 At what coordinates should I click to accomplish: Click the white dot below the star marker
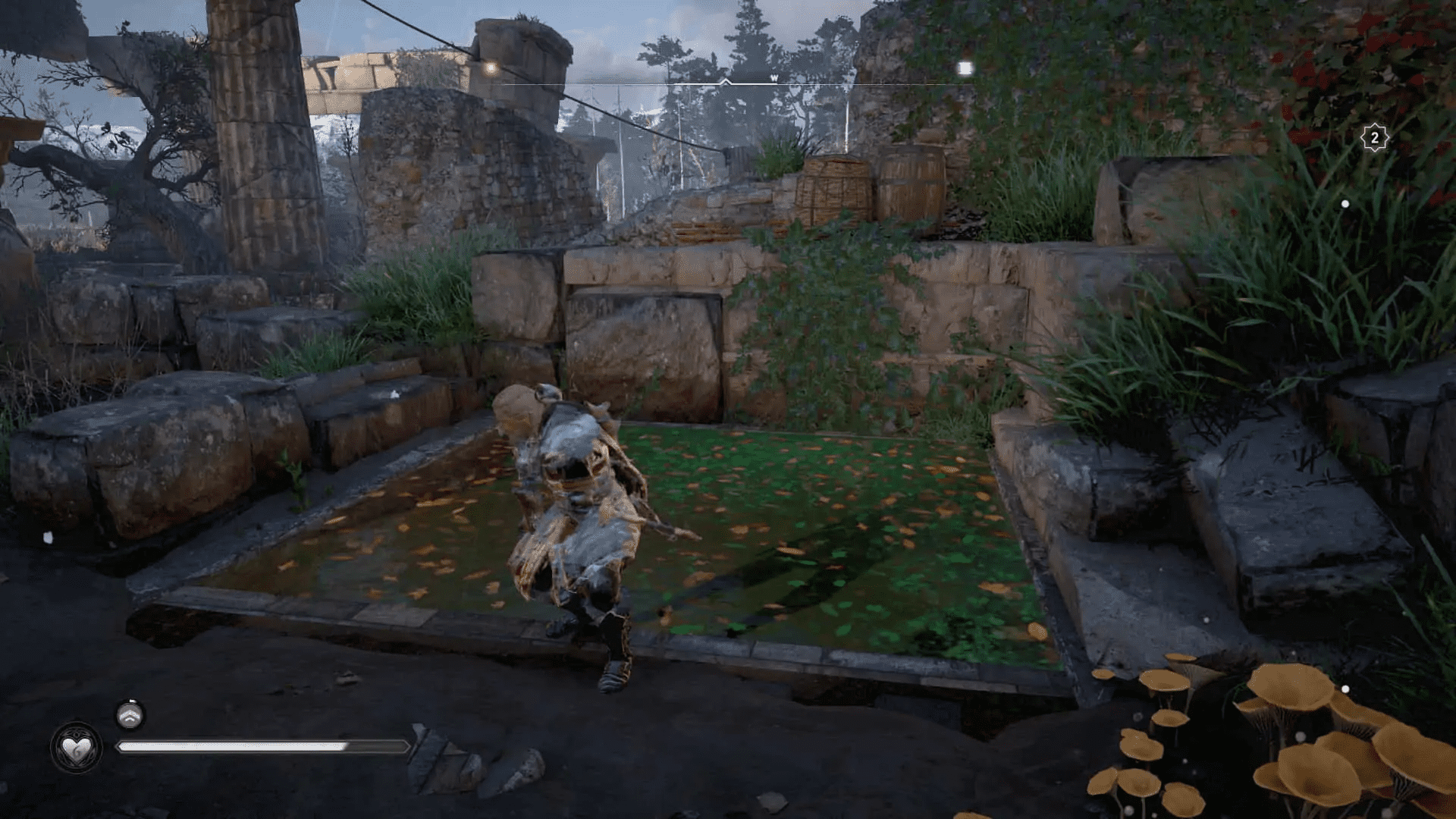1345,203
